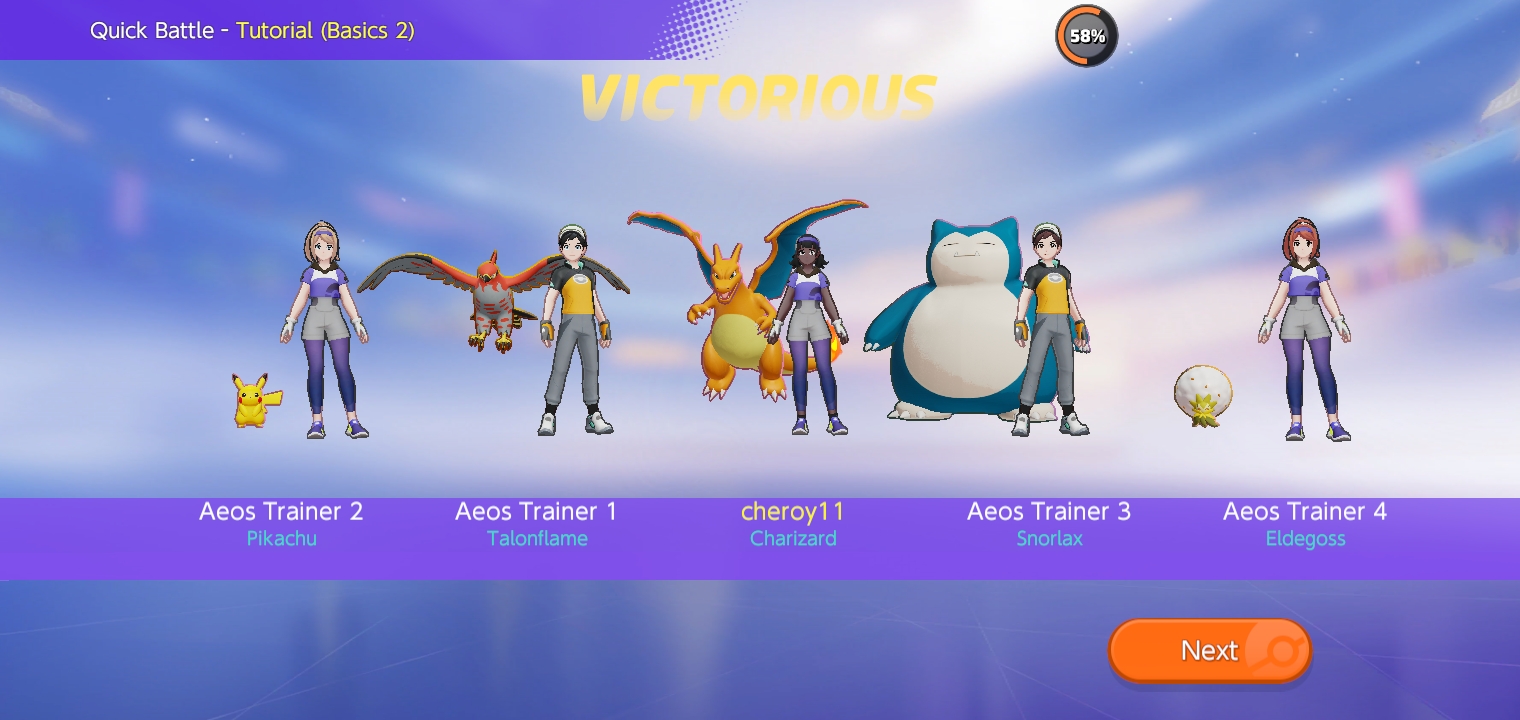Continue with the orange Next button
This screenshot has width=1520, height=720.
pos(1209,651)
